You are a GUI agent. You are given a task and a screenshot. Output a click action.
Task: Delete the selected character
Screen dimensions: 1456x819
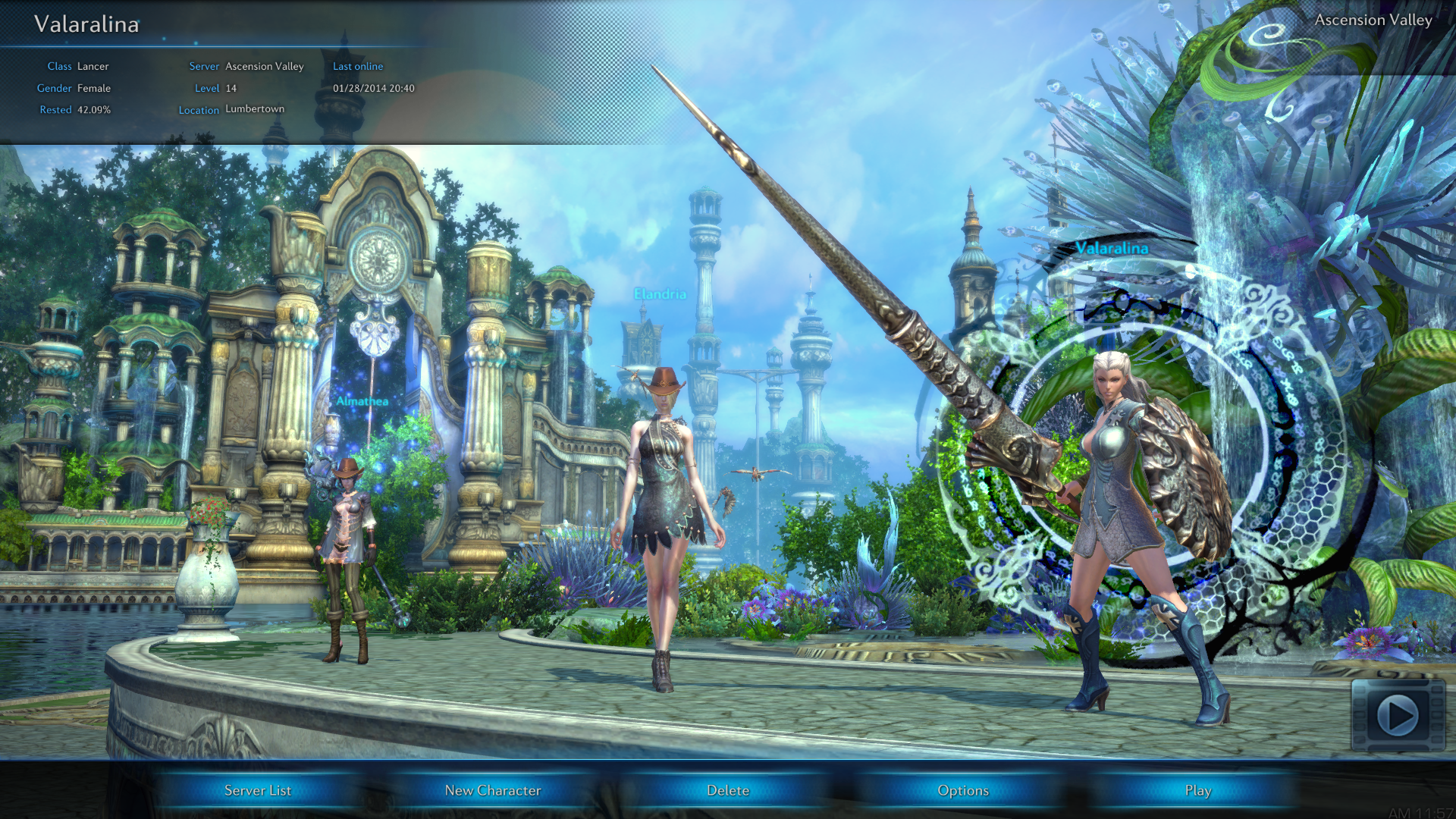[x=728, y=790]
